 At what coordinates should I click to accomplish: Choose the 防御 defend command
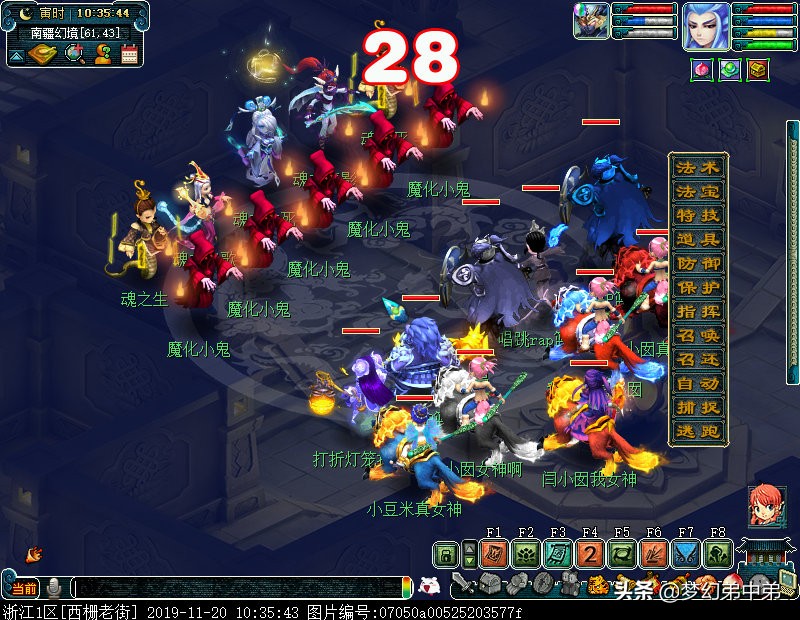[697, 264]
